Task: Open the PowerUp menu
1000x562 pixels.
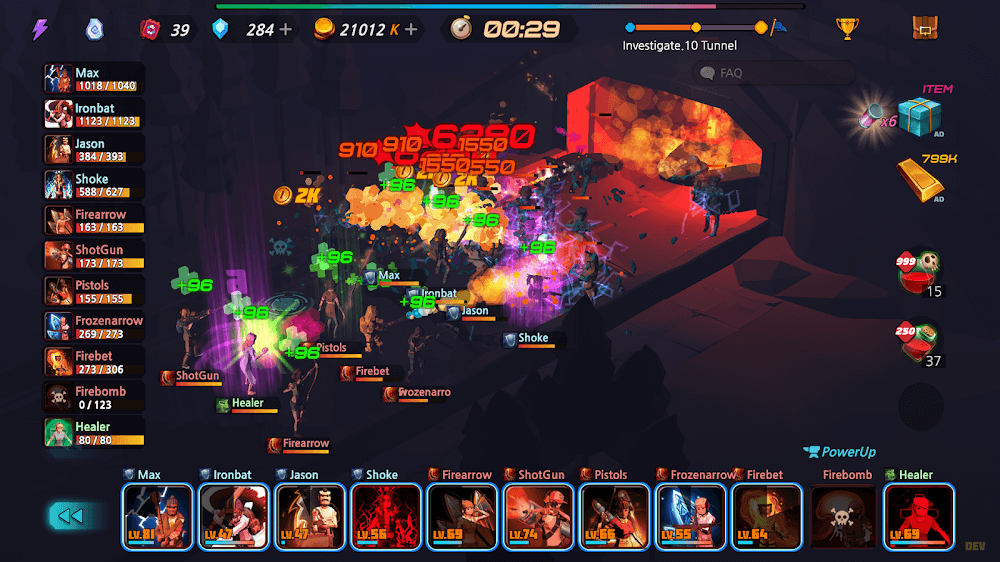Action: coord(840,452)
